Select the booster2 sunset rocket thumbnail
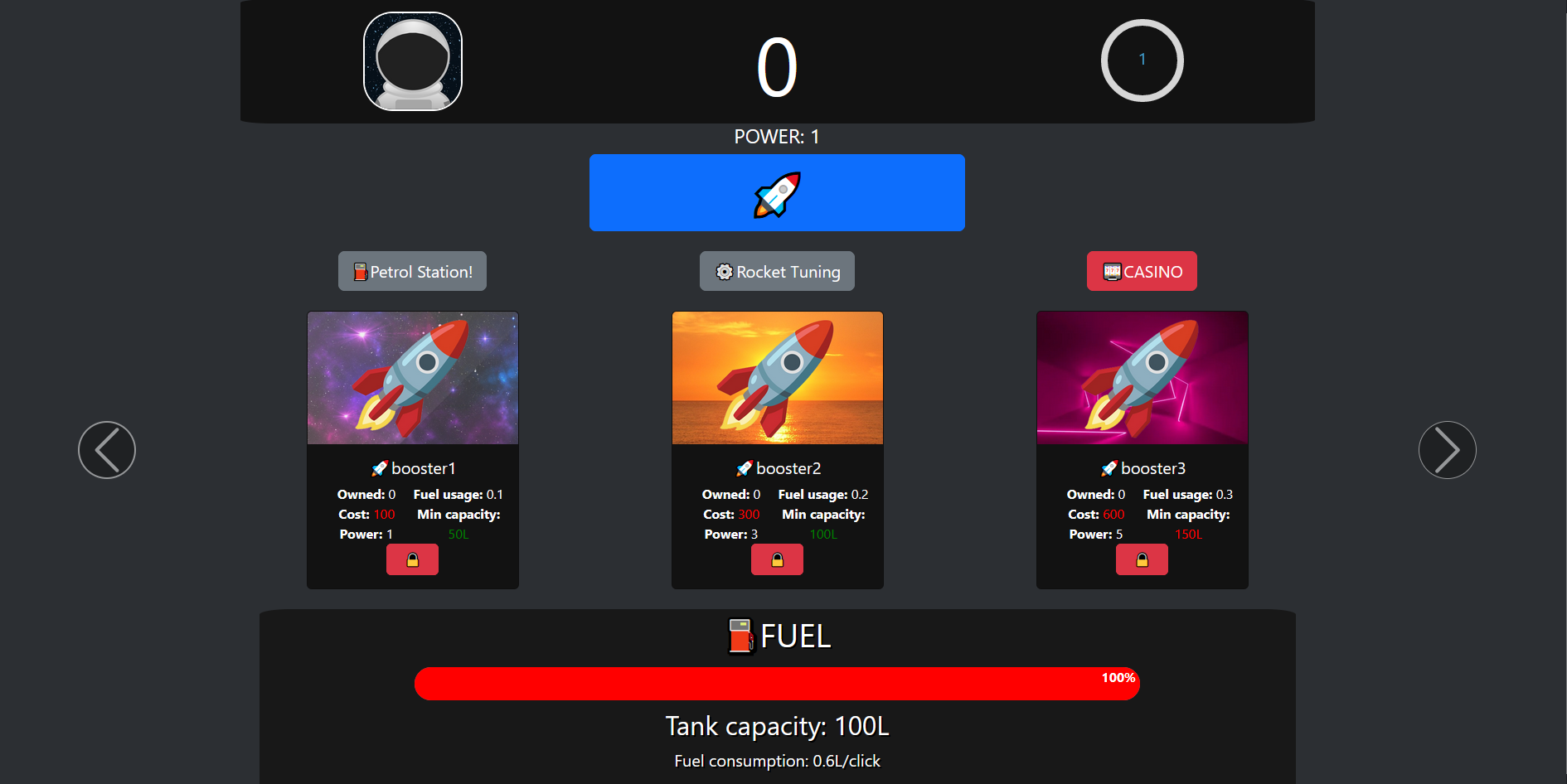1567x784 pixels. tap(777, 377)
